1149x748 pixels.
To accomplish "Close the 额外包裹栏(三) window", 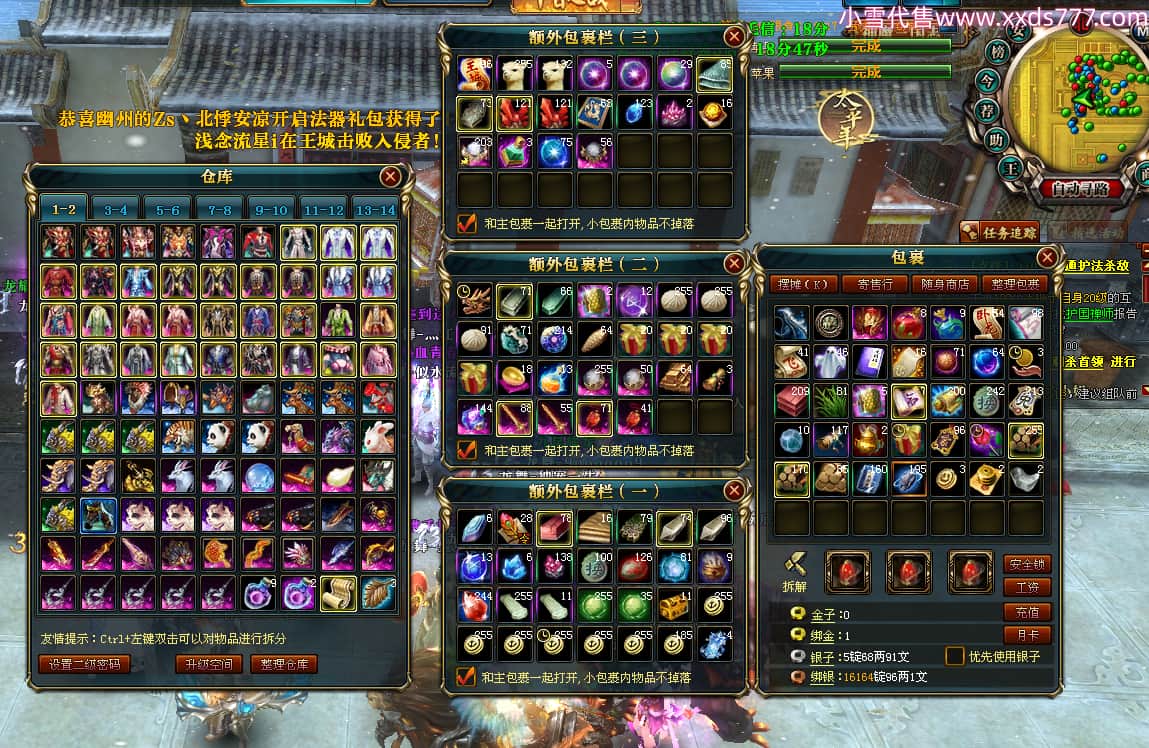I will click(734, 37).
